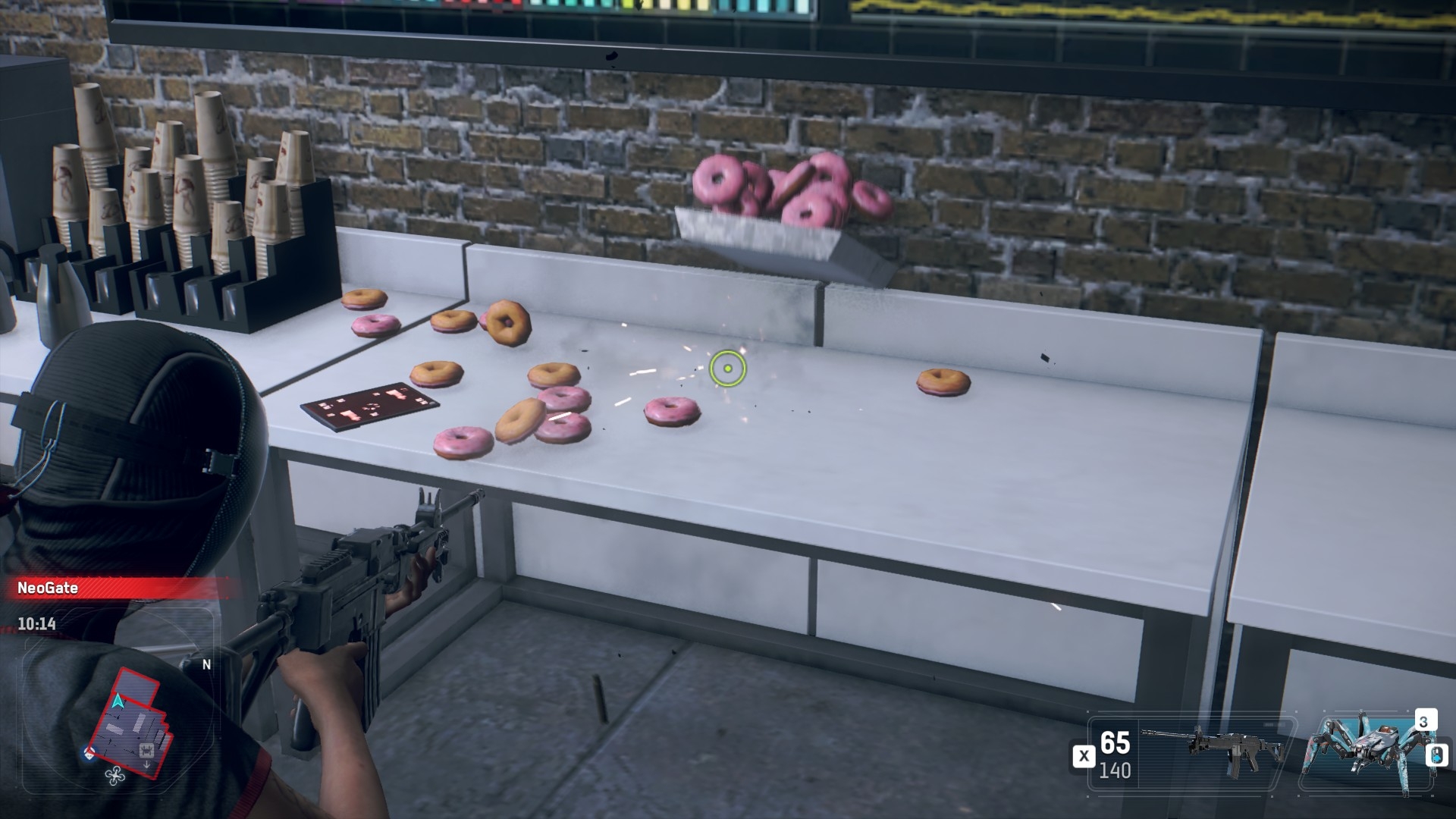
Task: Select the spiderbot marker on the minimap
Action: 147,751
